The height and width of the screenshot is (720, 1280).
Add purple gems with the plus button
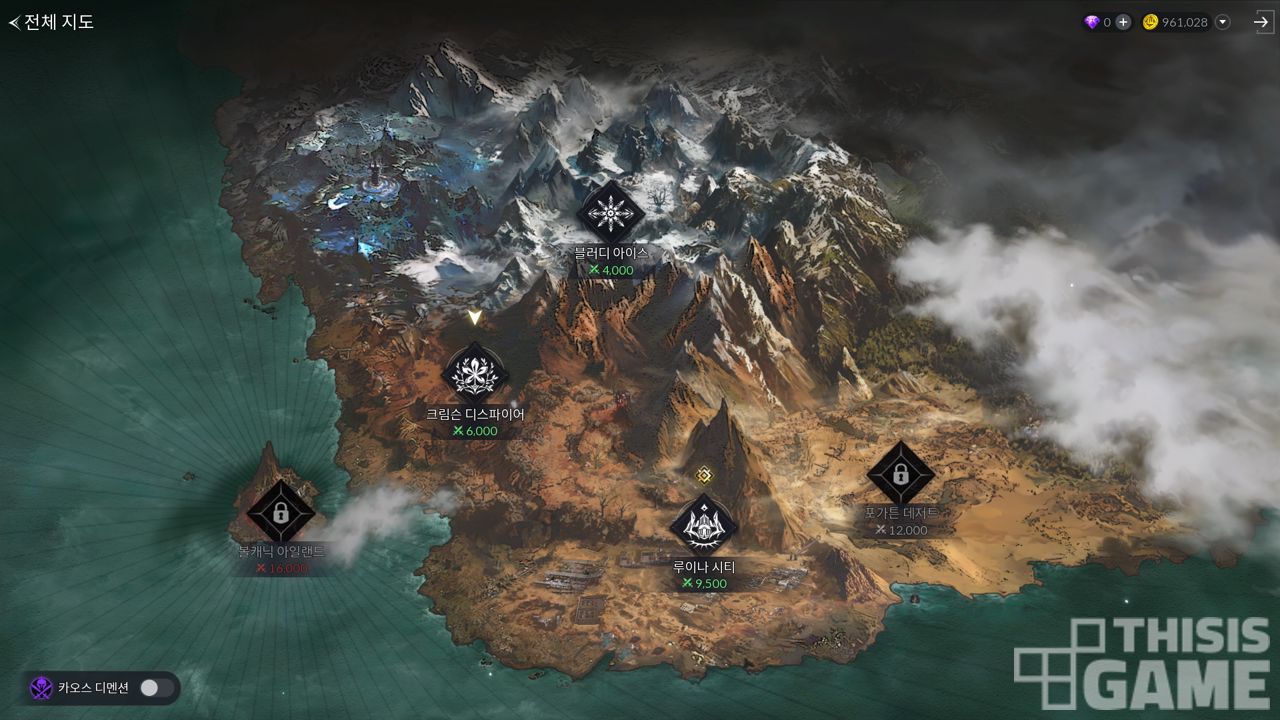click(1123, 22)
